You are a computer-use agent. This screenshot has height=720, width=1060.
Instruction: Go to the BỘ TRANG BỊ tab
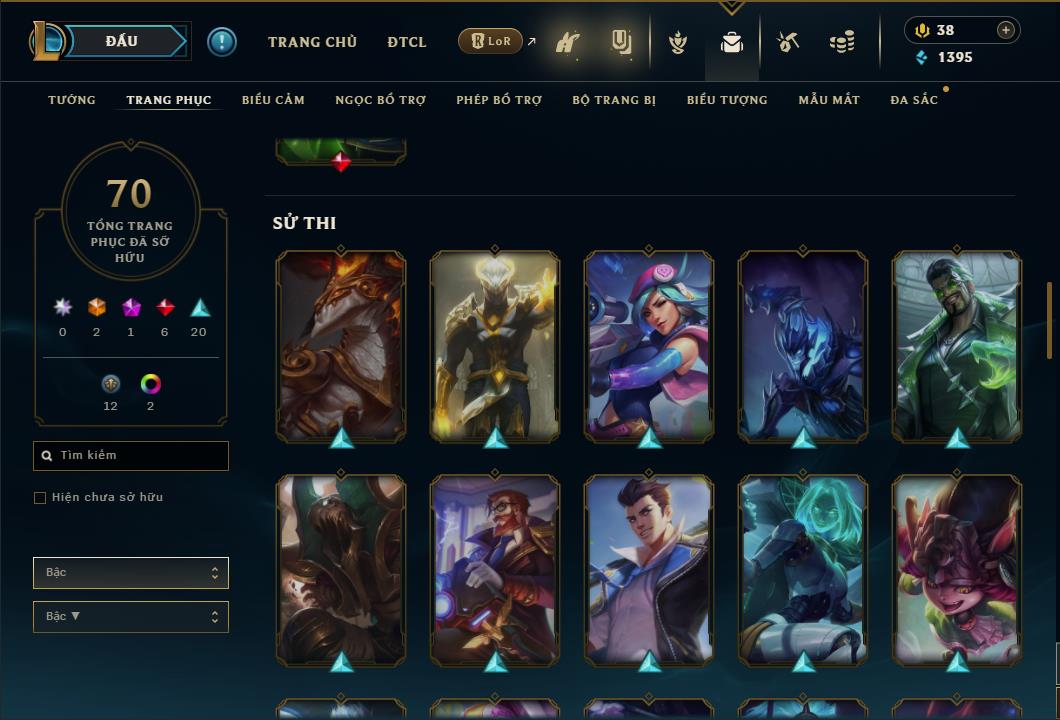point(614,100)
